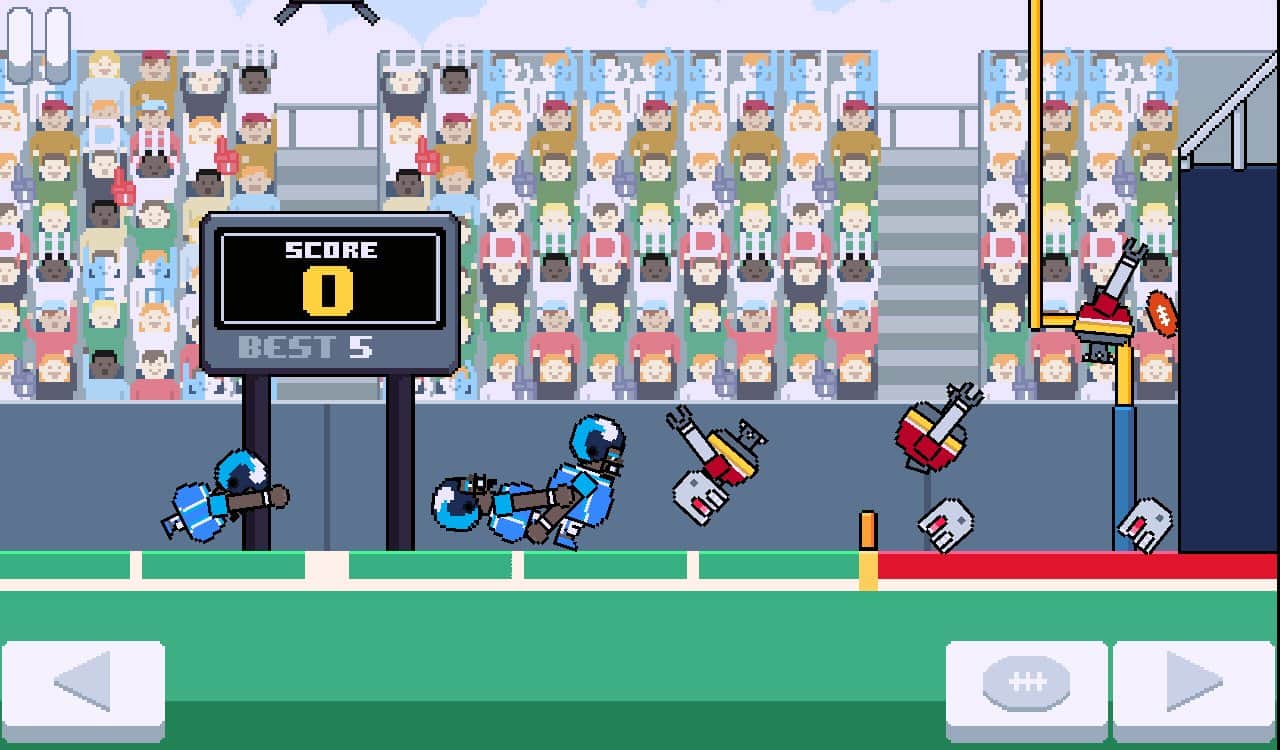Viewport: 1280px width, 750px height.
Task: Pause the game with the pause icon
Action: tap(39, 43)
